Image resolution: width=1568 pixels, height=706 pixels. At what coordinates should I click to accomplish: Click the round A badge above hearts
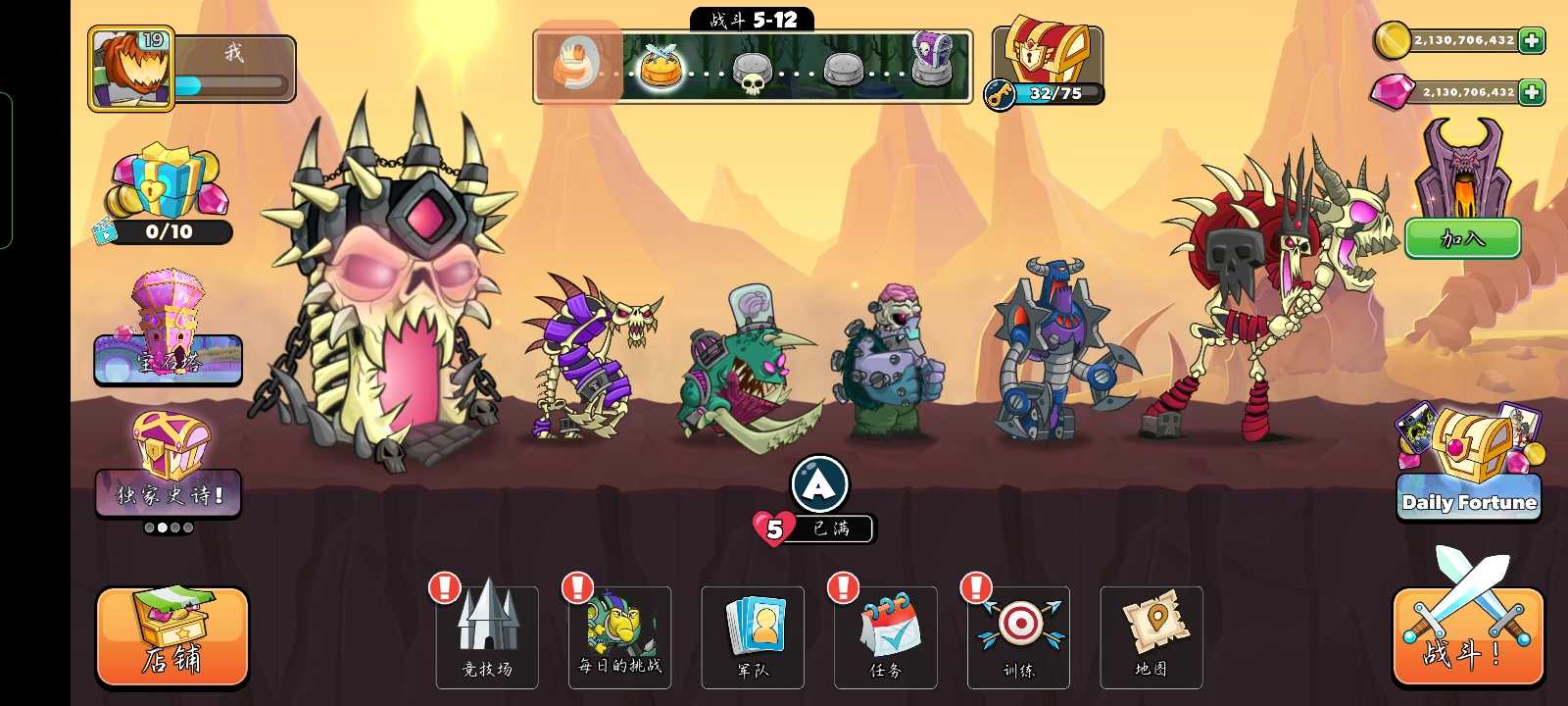[819, 483]
